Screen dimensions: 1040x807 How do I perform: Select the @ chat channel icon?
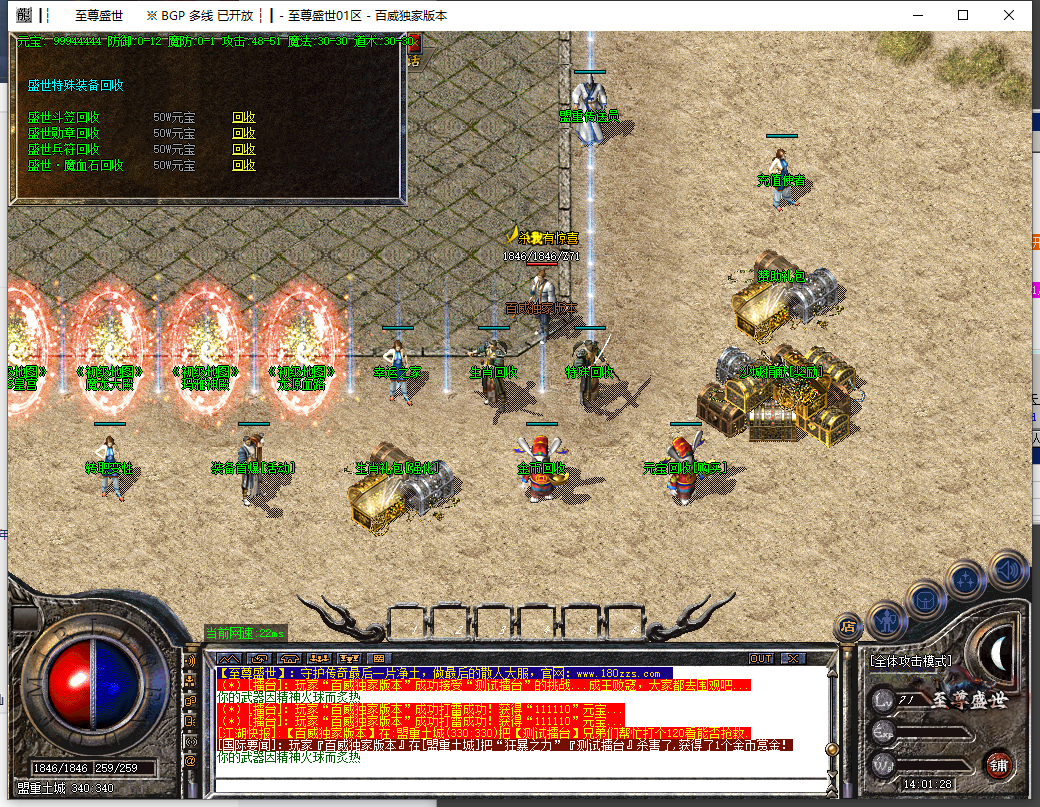click(x=190, y=762)
